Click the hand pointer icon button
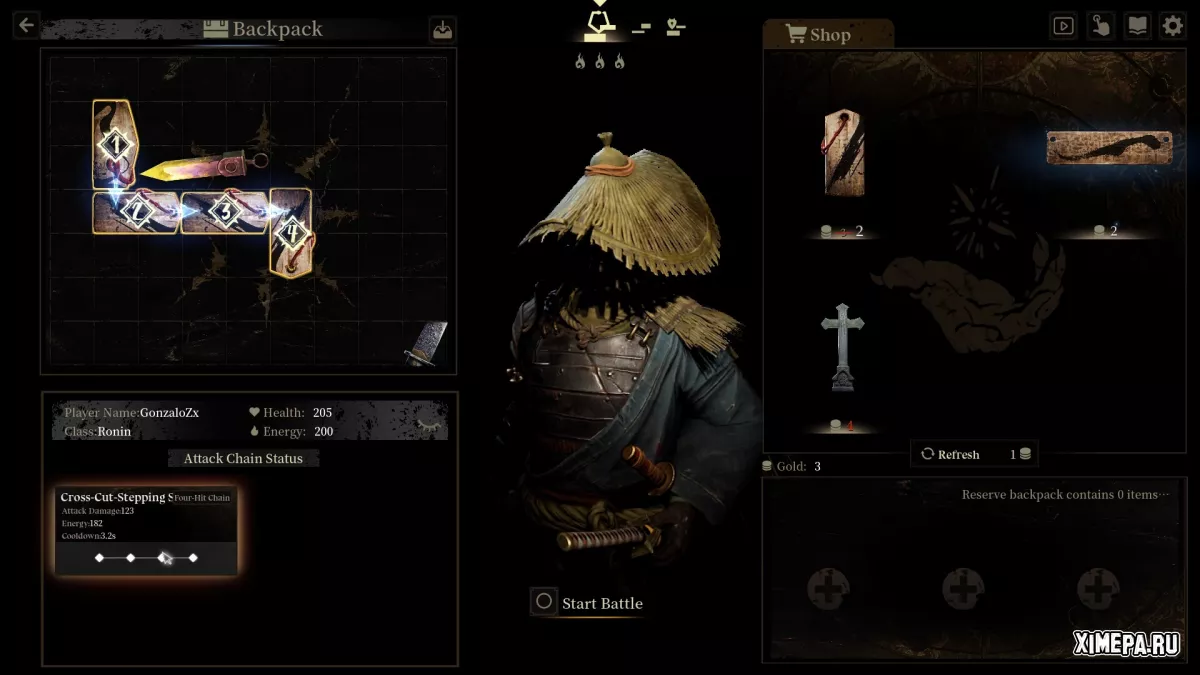Screen dimensions: 1200x675 1100,26
